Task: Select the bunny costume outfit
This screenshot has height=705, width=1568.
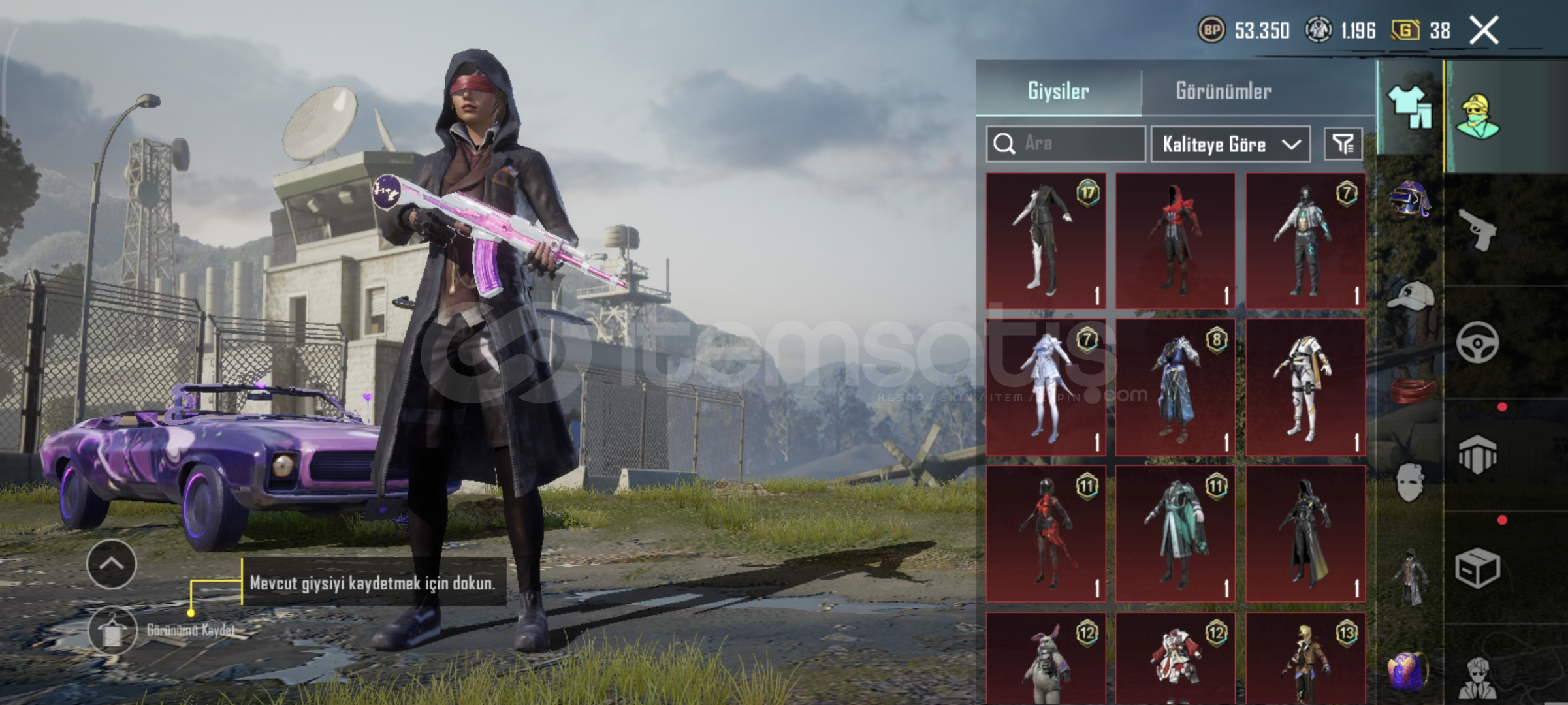Action: (1046, 659)
